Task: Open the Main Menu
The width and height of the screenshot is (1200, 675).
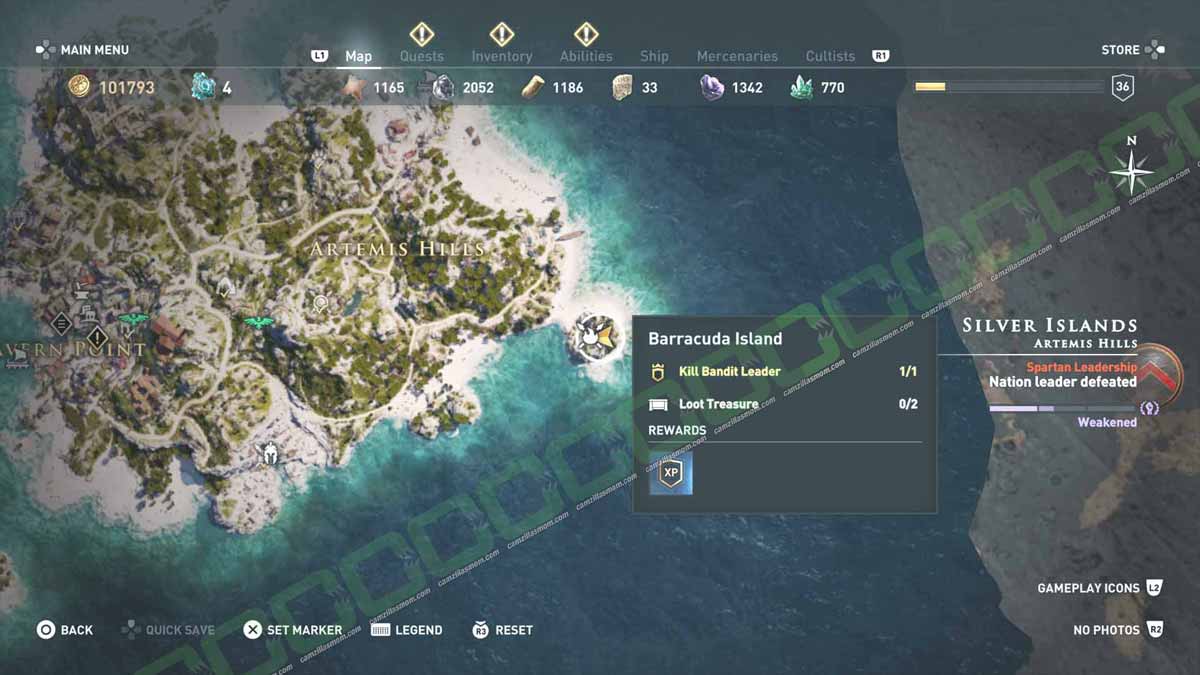Action: click(x=83, y=49)
